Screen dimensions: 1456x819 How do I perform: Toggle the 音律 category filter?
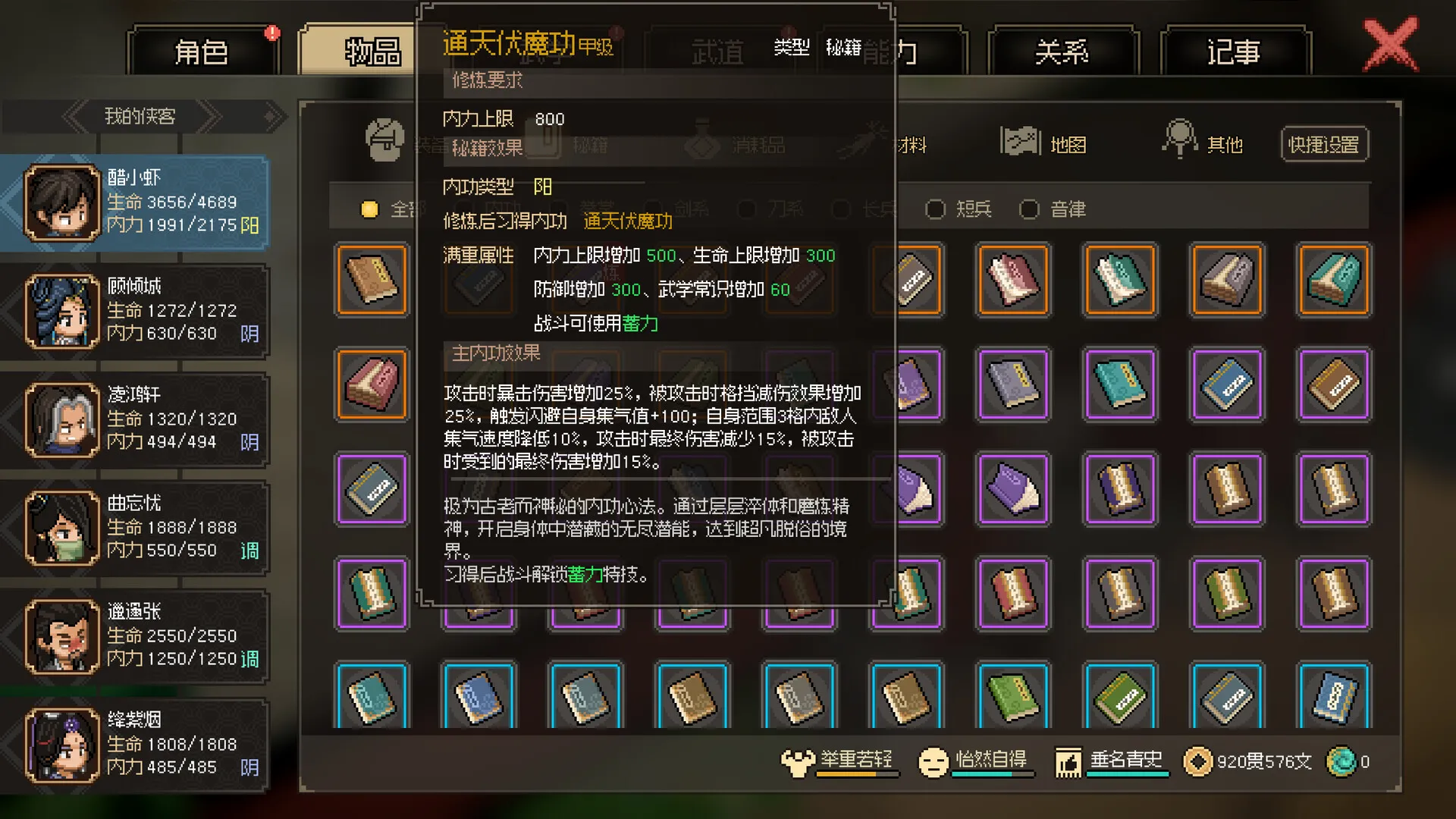point(1029,209)
